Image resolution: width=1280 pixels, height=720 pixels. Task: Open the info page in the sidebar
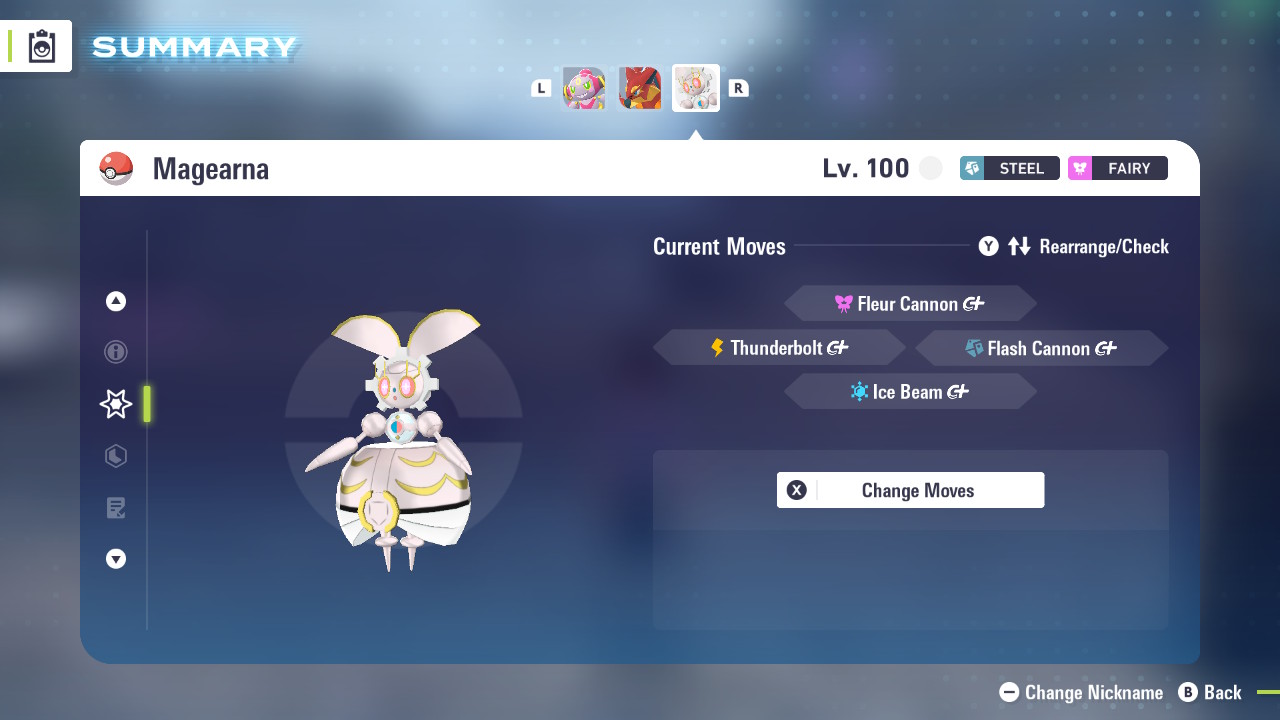click(115, 352)
